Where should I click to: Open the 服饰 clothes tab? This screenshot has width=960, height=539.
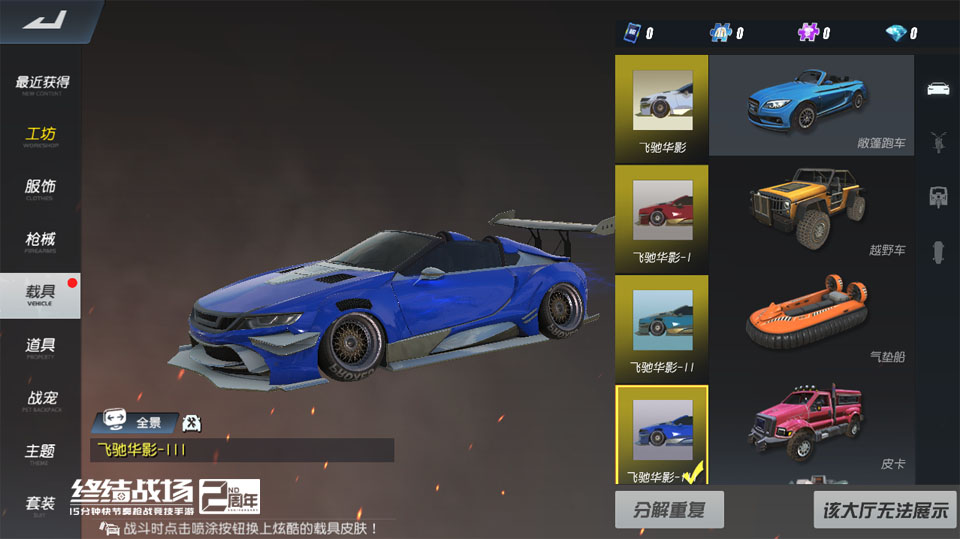tap(41, 189)
